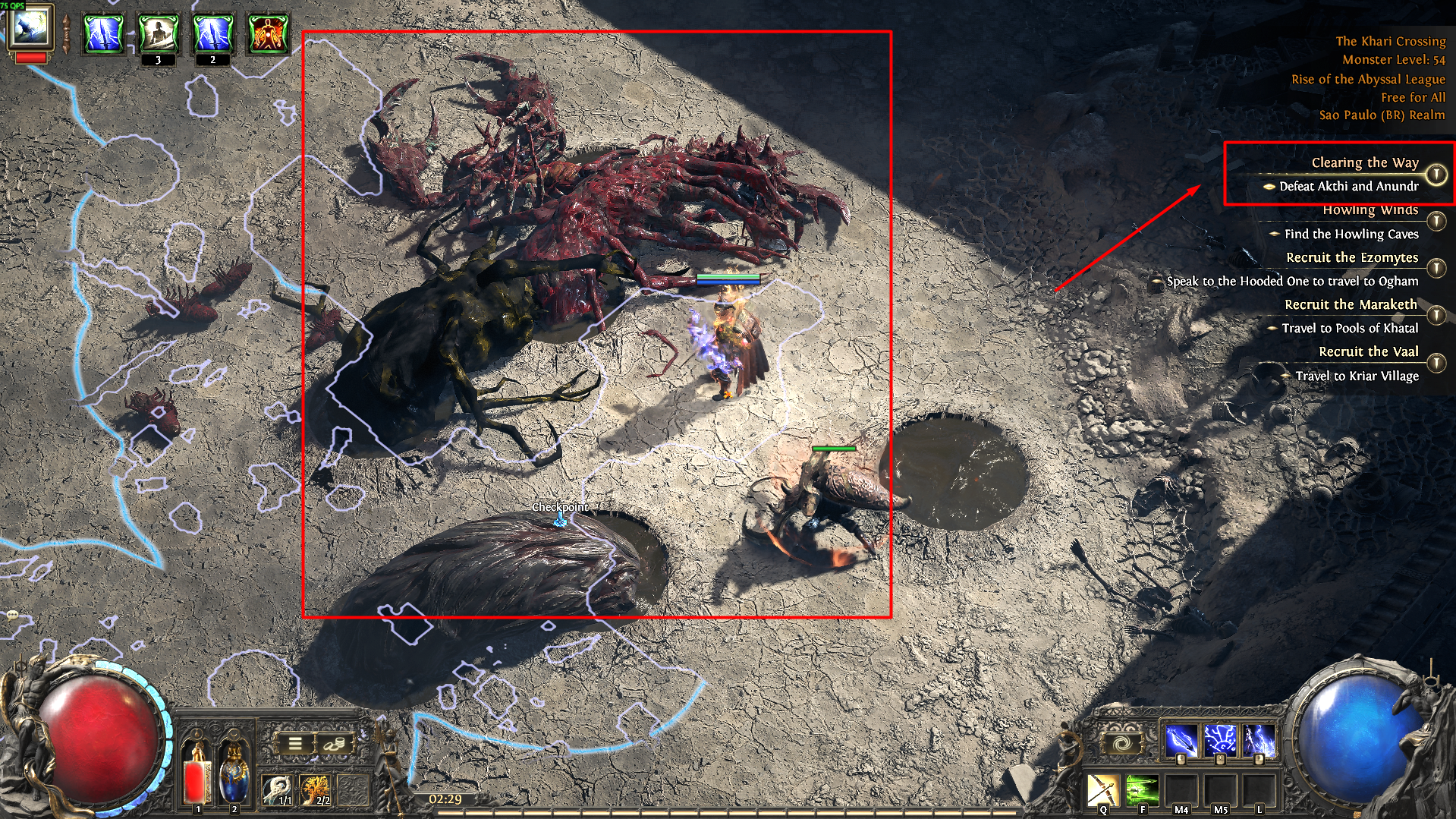Screen dimensions: 1456x819
Task: Select the Clearing the Way quest
Action: coord(1364,162)
